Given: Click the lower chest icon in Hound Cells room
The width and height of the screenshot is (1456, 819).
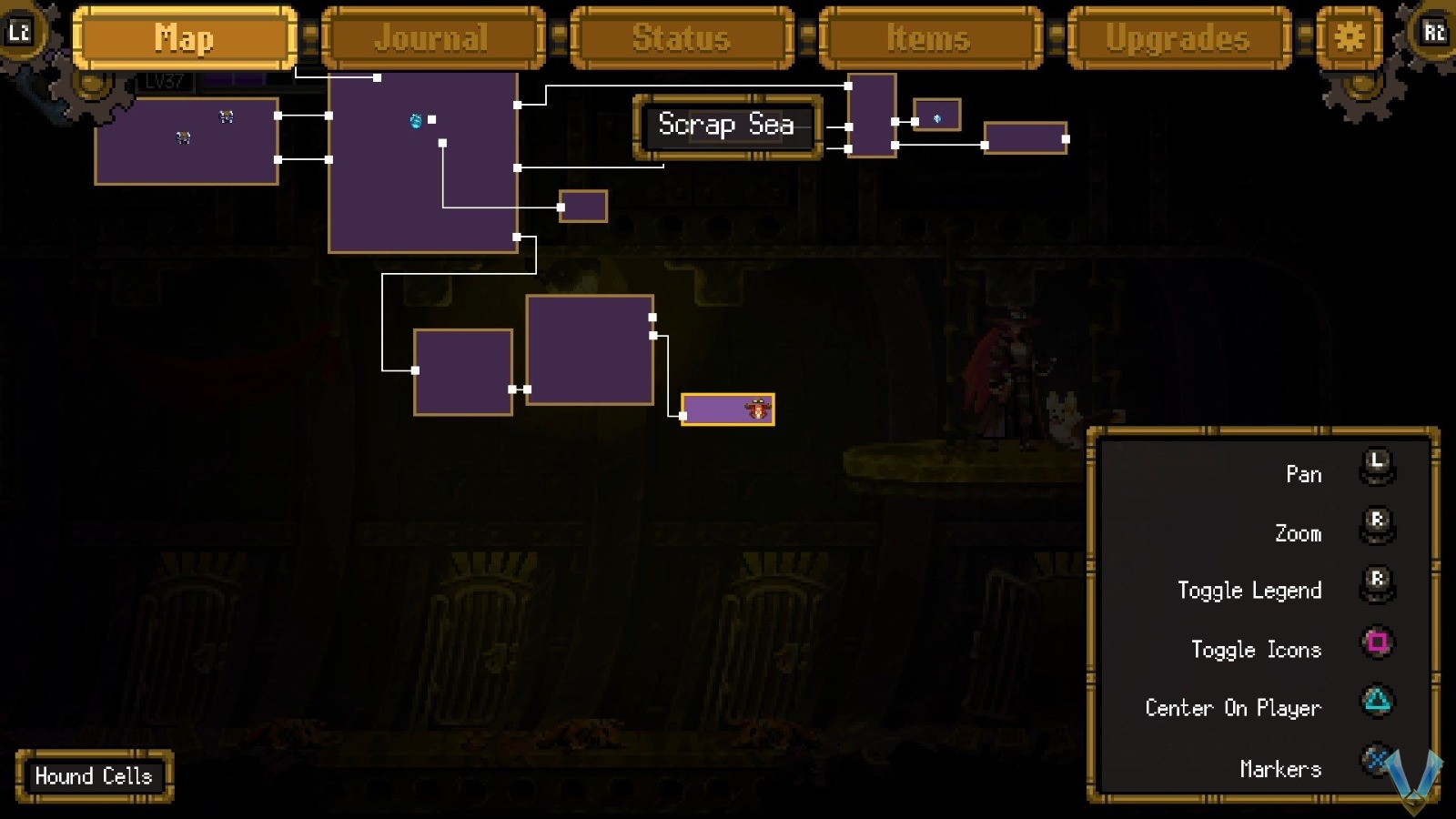Looking at the screenshot, I should tap(183, 137).
